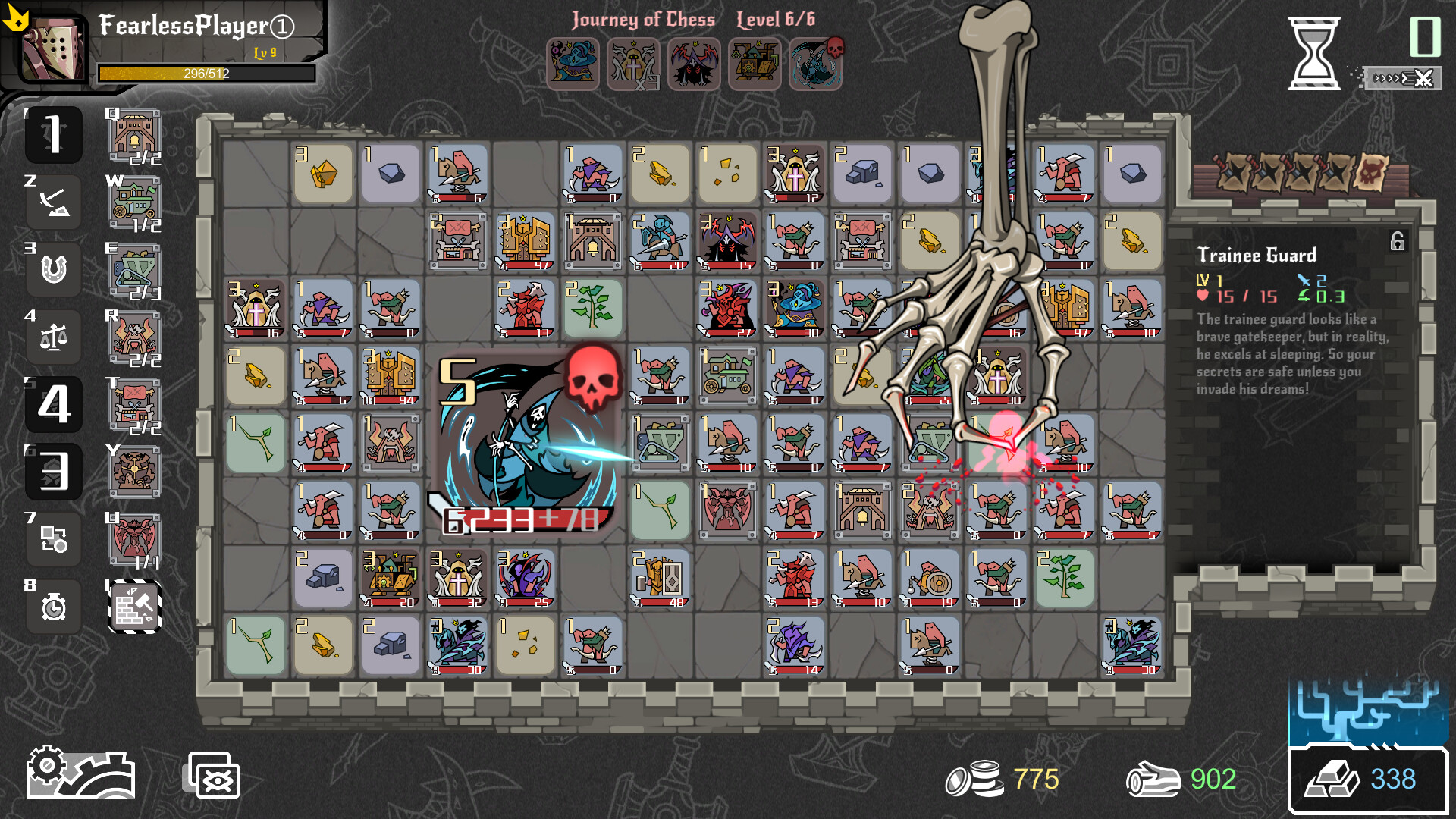Select the green wagon card marked 1/2
The height and width of the screenshot is (819, 1456).
[x=135, y=202]
